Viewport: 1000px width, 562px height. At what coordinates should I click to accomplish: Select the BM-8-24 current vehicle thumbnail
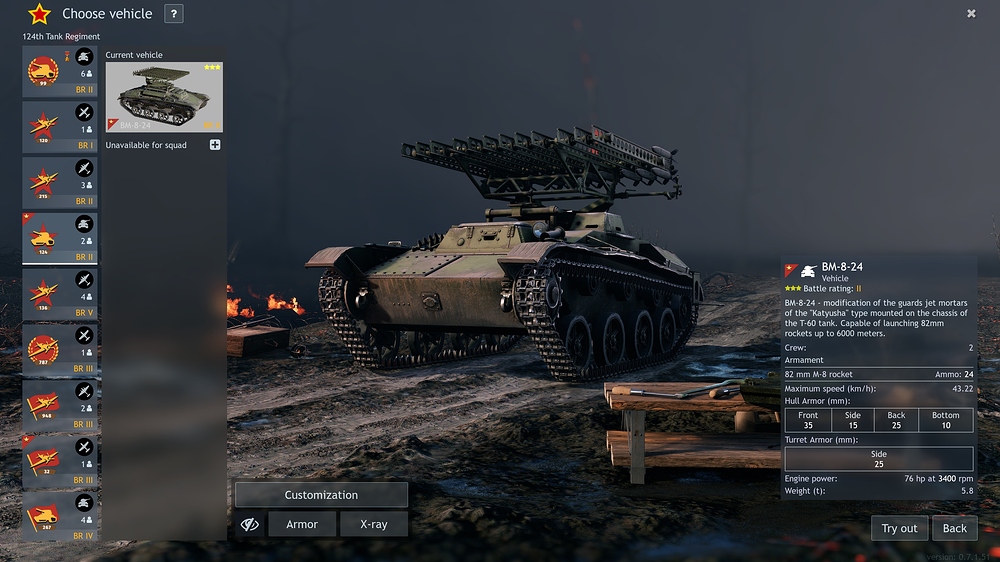[164, 97]
